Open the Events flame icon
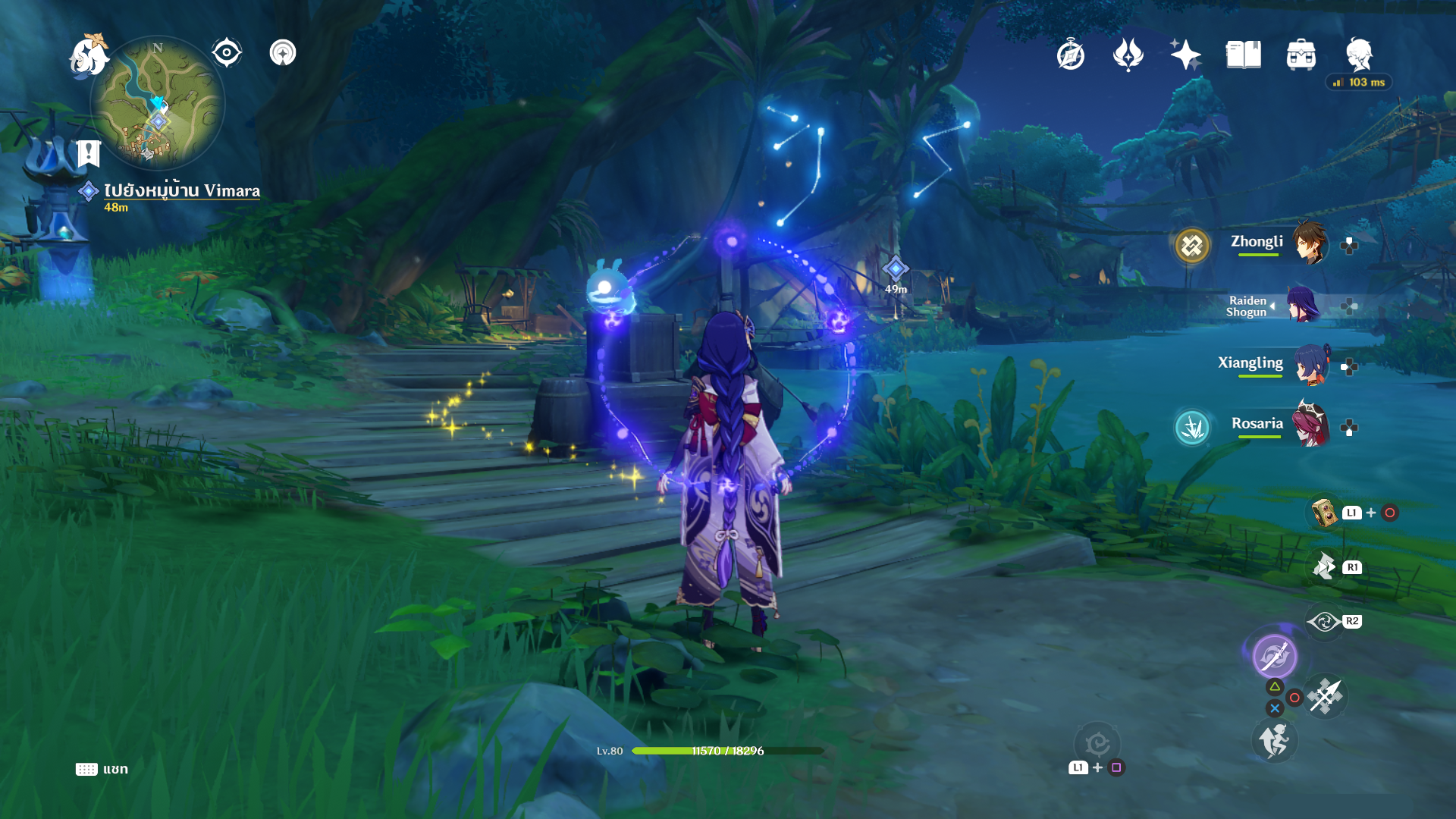Viewport: 1456px width, 819px height. pos(1128,55)
